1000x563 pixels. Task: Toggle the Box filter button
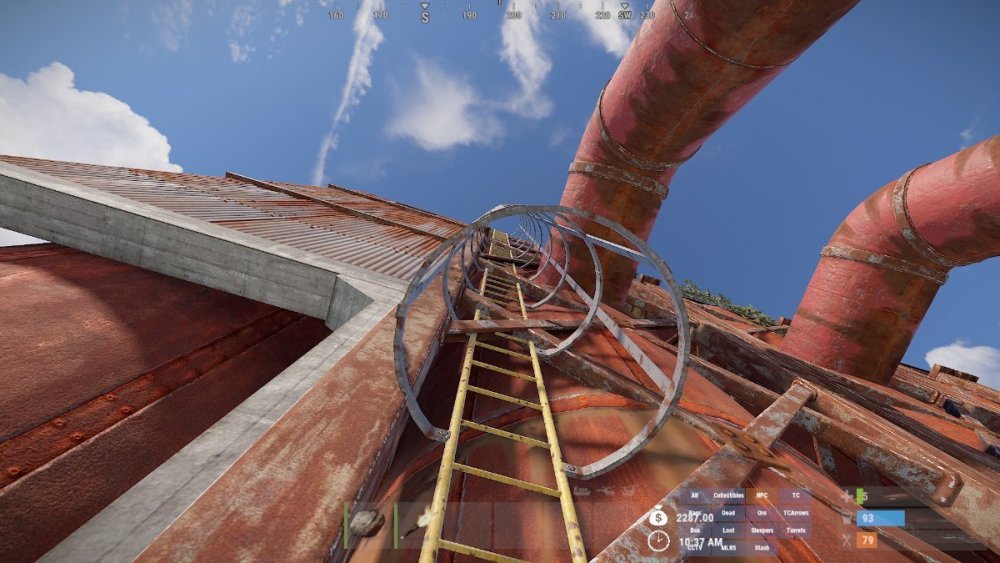(694, 530)
